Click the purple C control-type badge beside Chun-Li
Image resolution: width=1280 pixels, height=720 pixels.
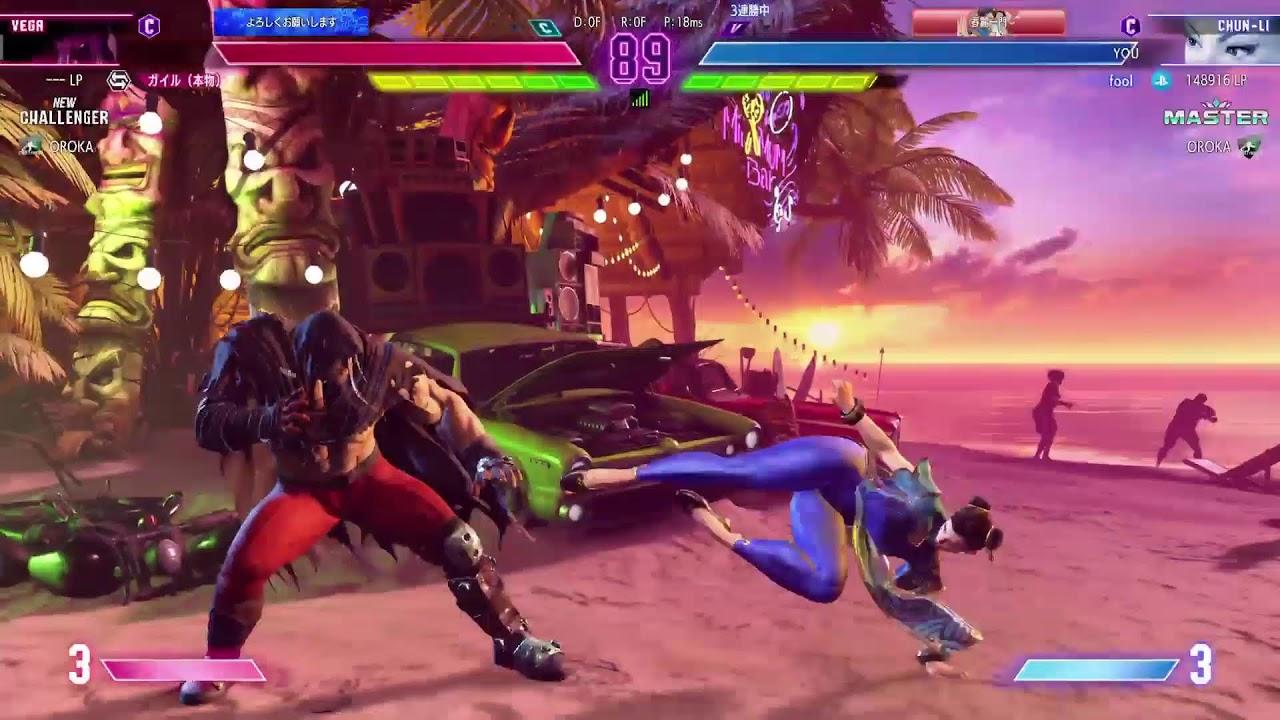(x=1130, y=26)
